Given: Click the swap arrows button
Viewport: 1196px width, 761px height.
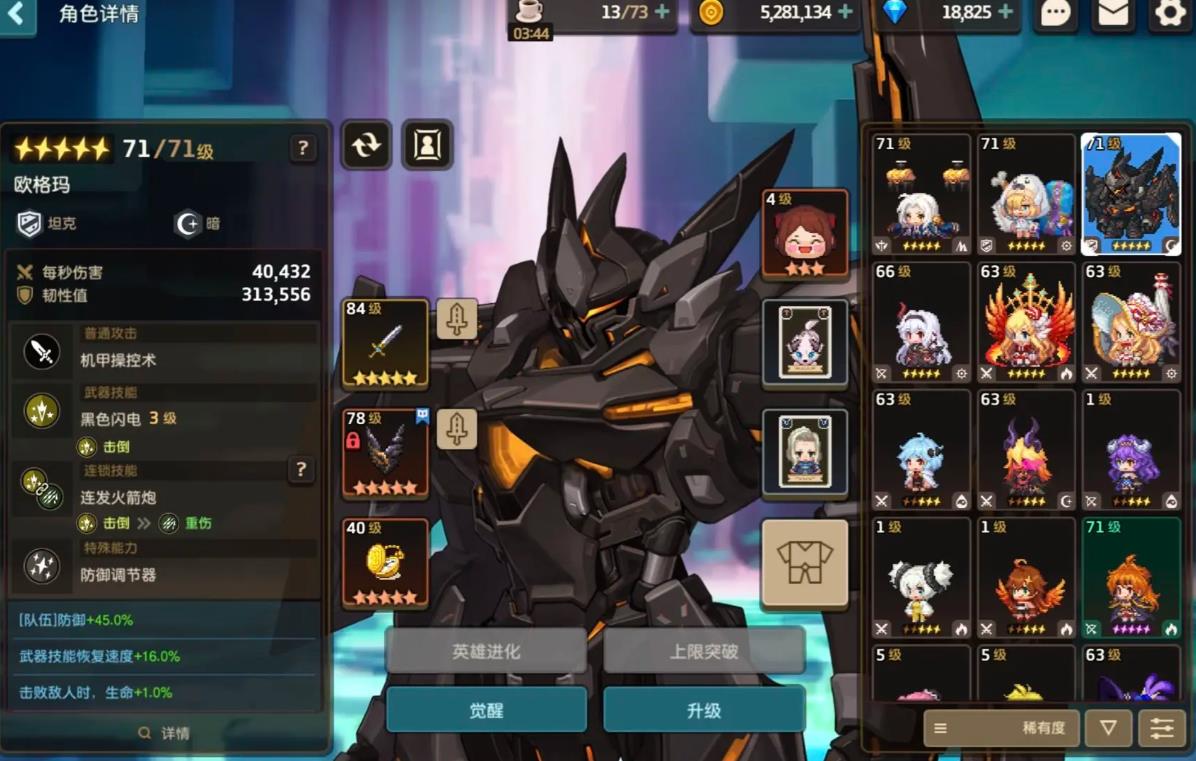Looking at the screenshot, I should [366, 145].
